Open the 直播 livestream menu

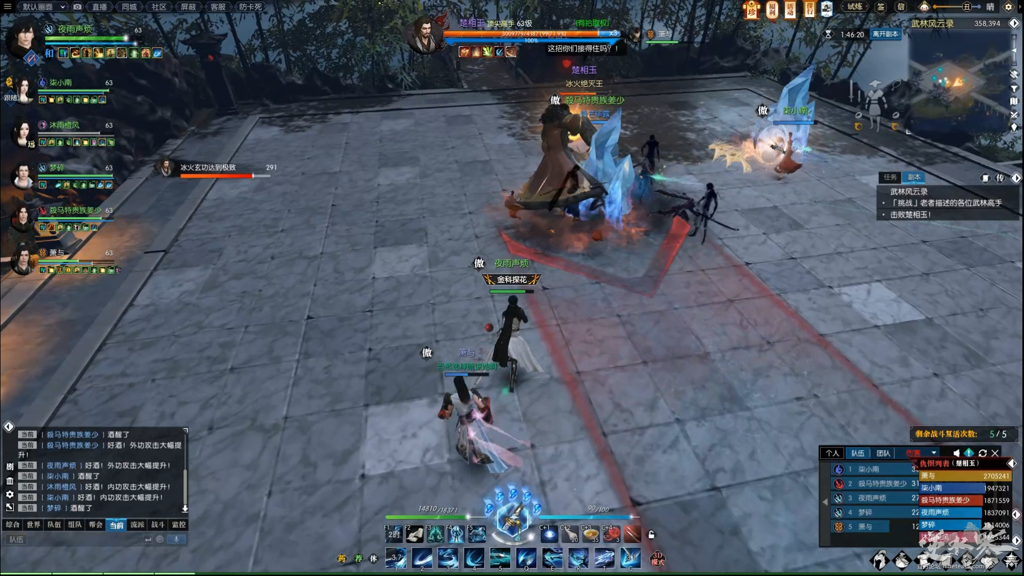pyautogui.click(x=100, y=6)
